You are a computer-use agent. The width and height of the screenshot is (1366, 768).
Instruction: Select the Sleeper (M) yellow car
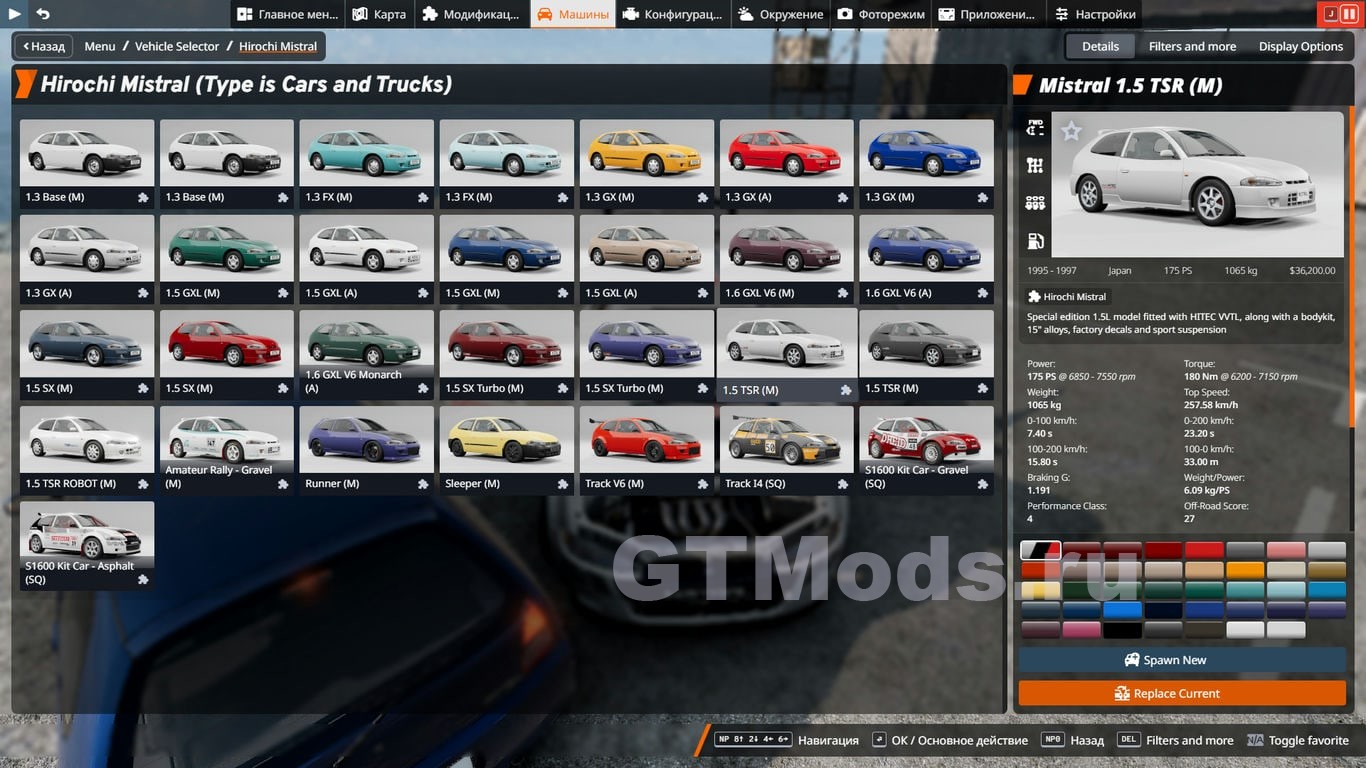(x=506, y=449)
